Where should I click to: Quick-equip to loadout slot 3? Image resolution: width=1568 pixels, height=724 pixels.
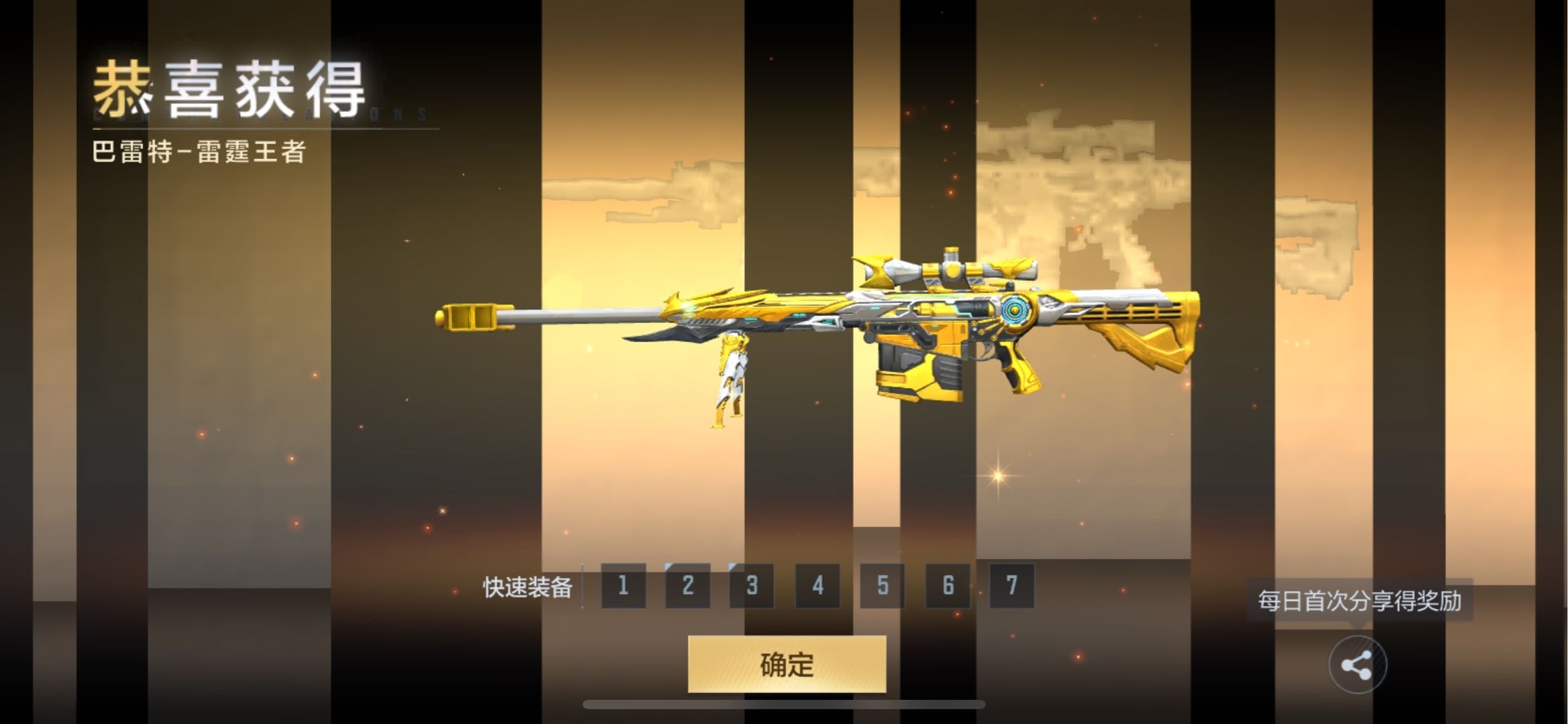coord(752,586)
